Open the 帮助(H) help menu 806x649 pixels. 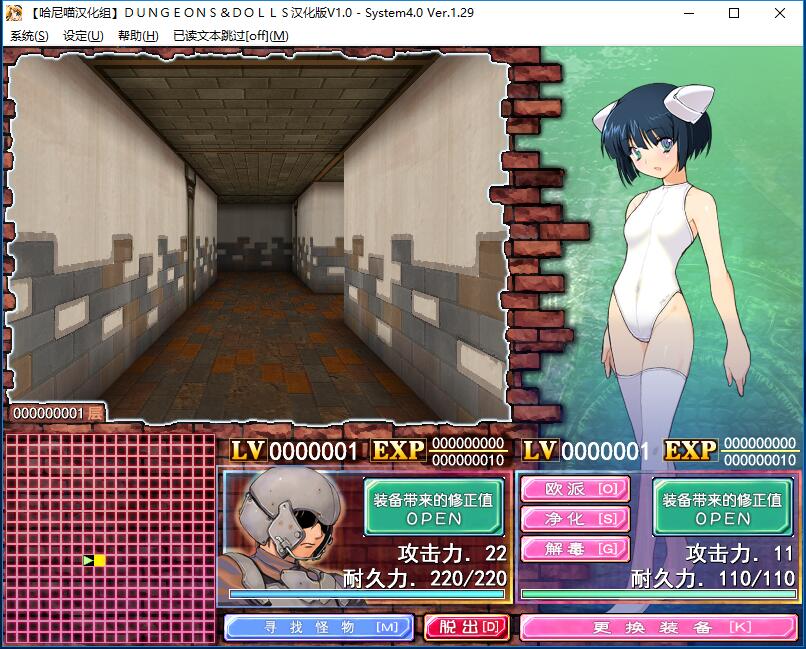click(x=138, y=36)
